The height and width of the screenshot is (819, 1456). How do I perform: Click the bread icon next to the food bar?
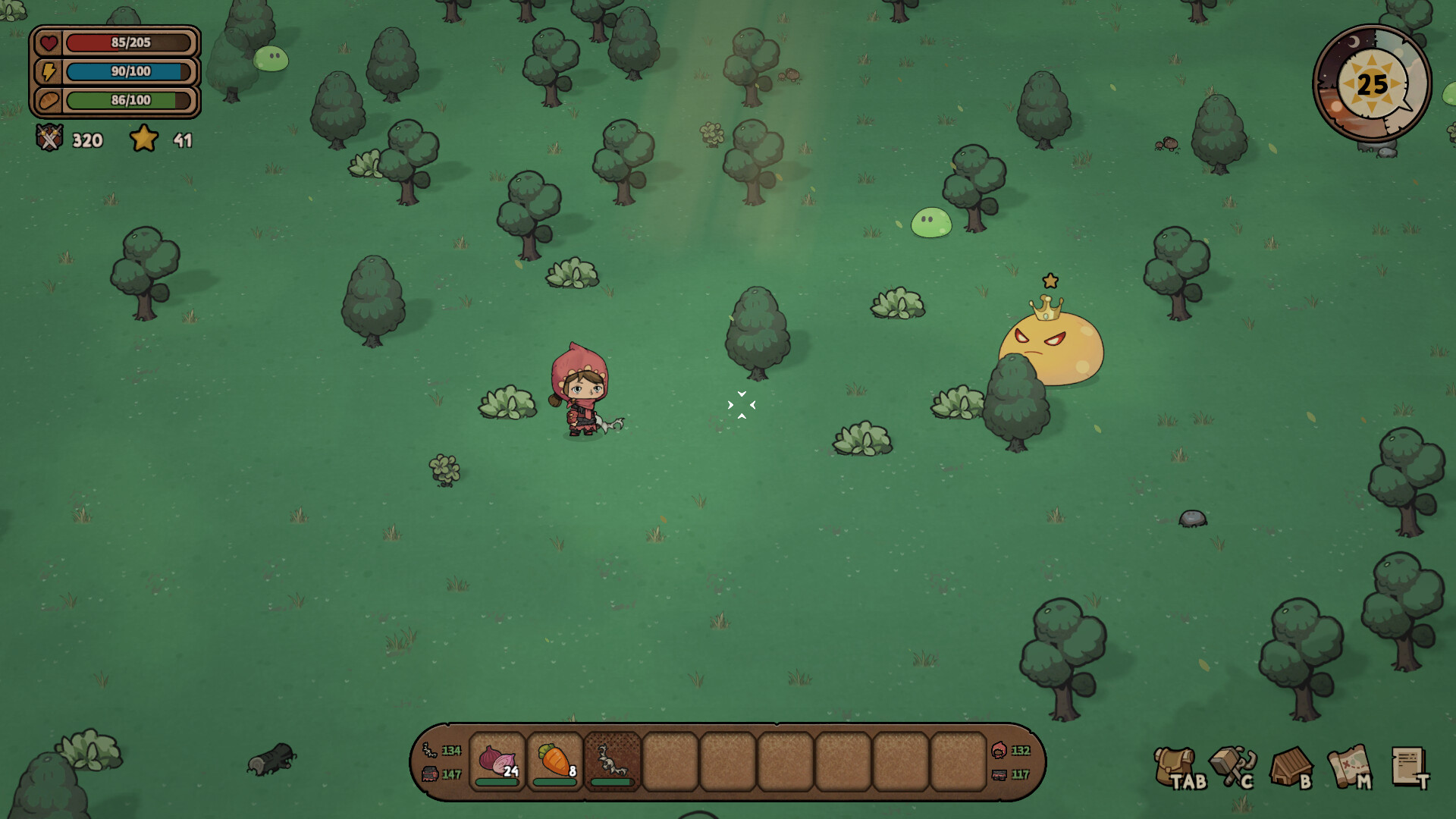pos(48,100)
